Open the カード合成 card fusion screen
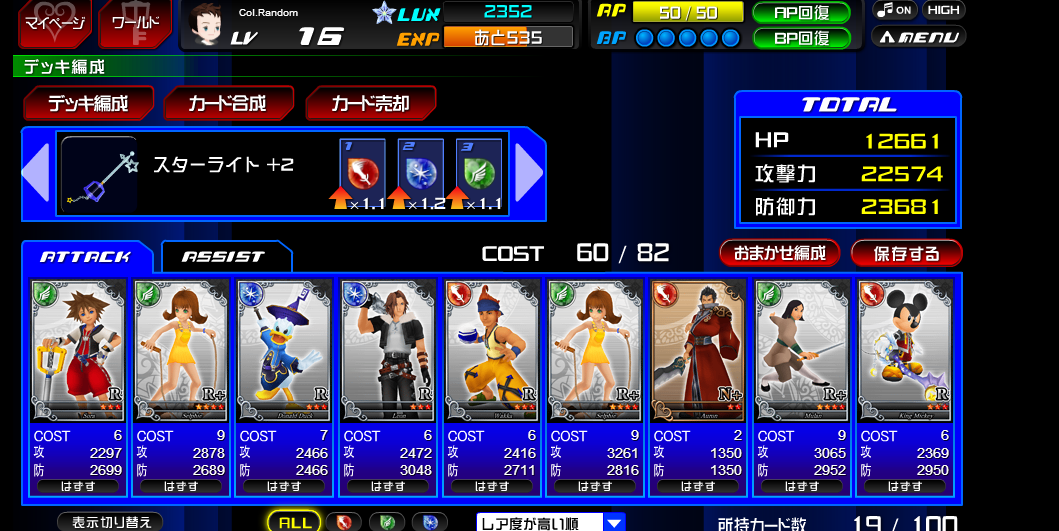This screenshot has height=531, width=1059. click(x=229, y=104)
